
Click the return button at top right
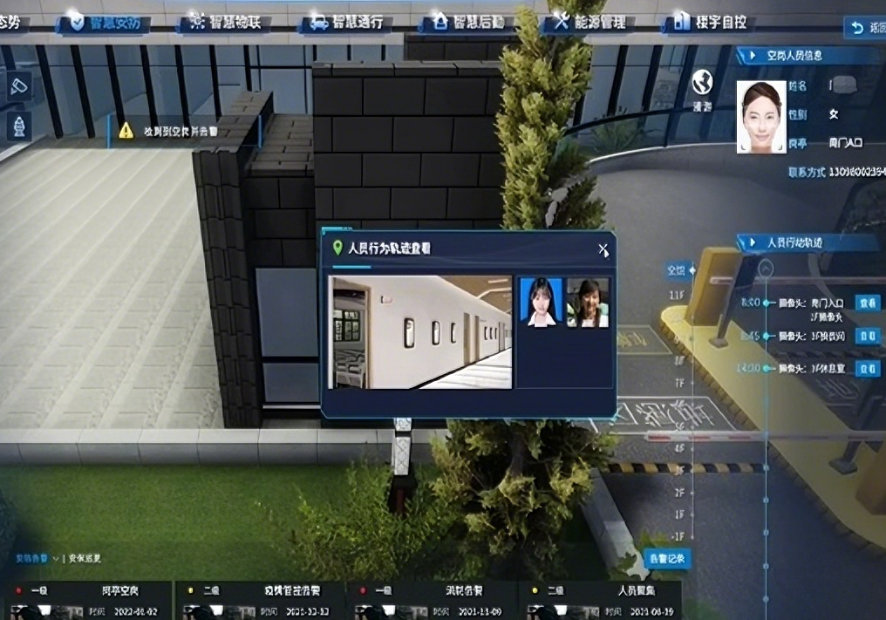(x=864, y=28)
